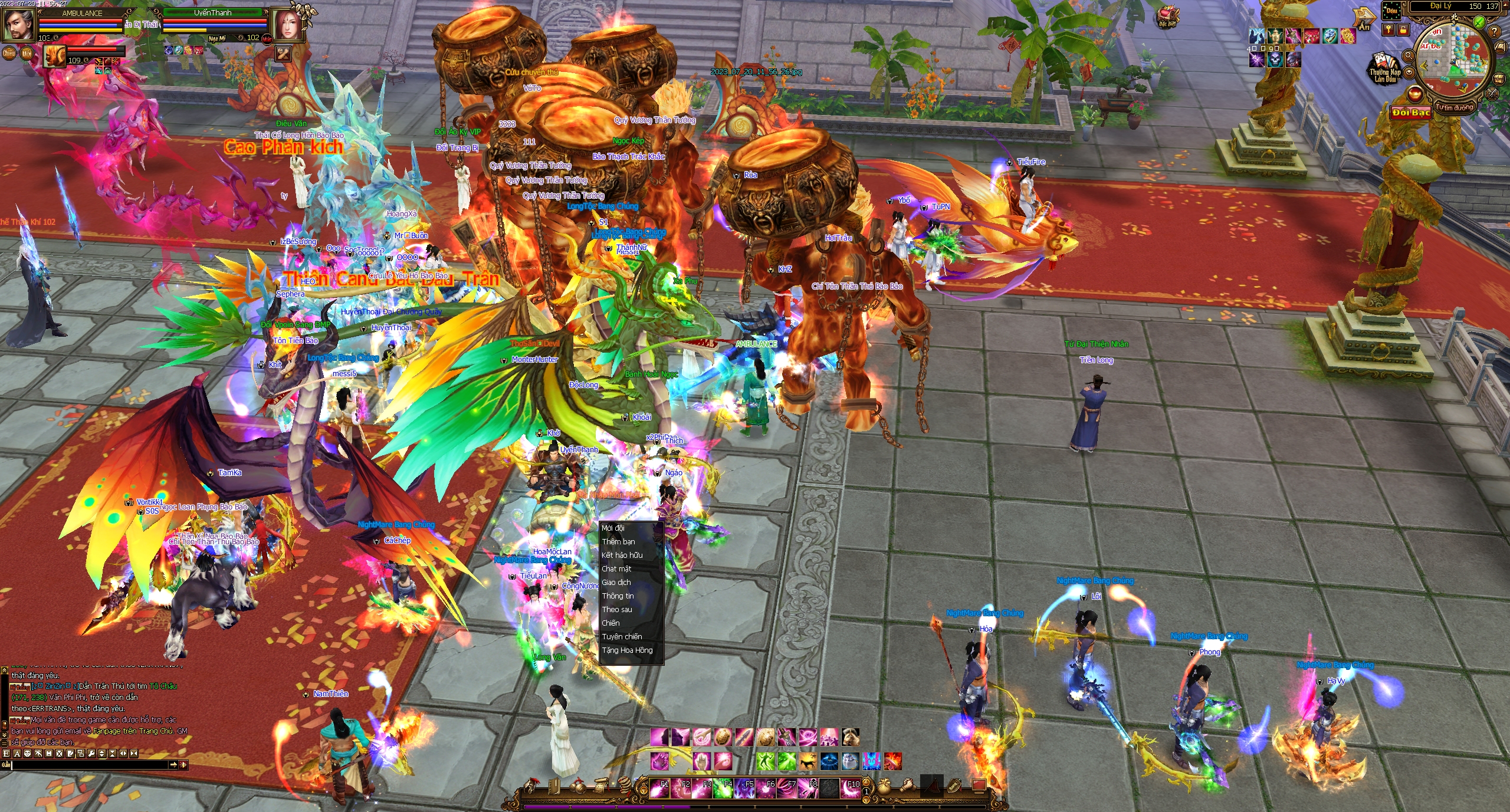Open the "Tự tìm đường" pathfinding button
1510x812 pixels.
pos(1455,107)
